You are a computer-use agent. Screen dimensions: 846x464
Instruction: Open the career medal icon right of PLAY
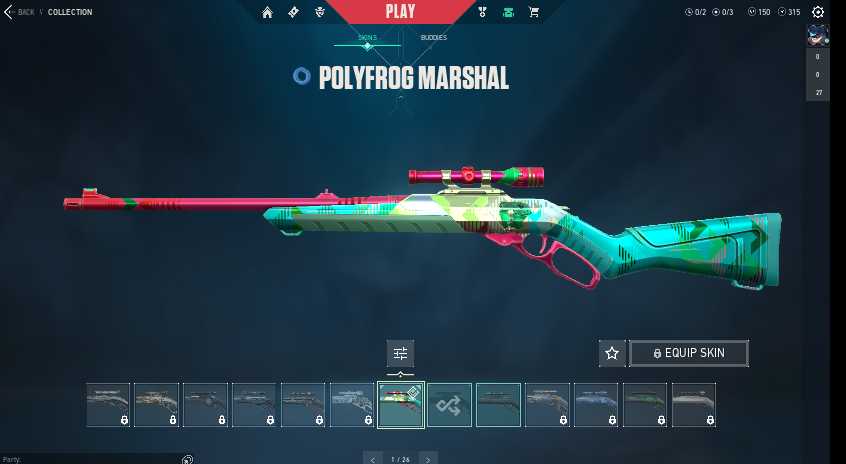click(481, 12)
